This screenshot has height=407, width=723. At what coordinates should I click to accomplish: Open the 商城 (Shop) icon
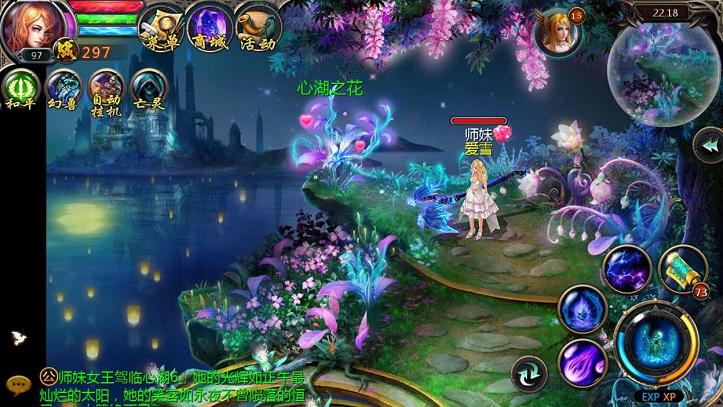(210, 26)
